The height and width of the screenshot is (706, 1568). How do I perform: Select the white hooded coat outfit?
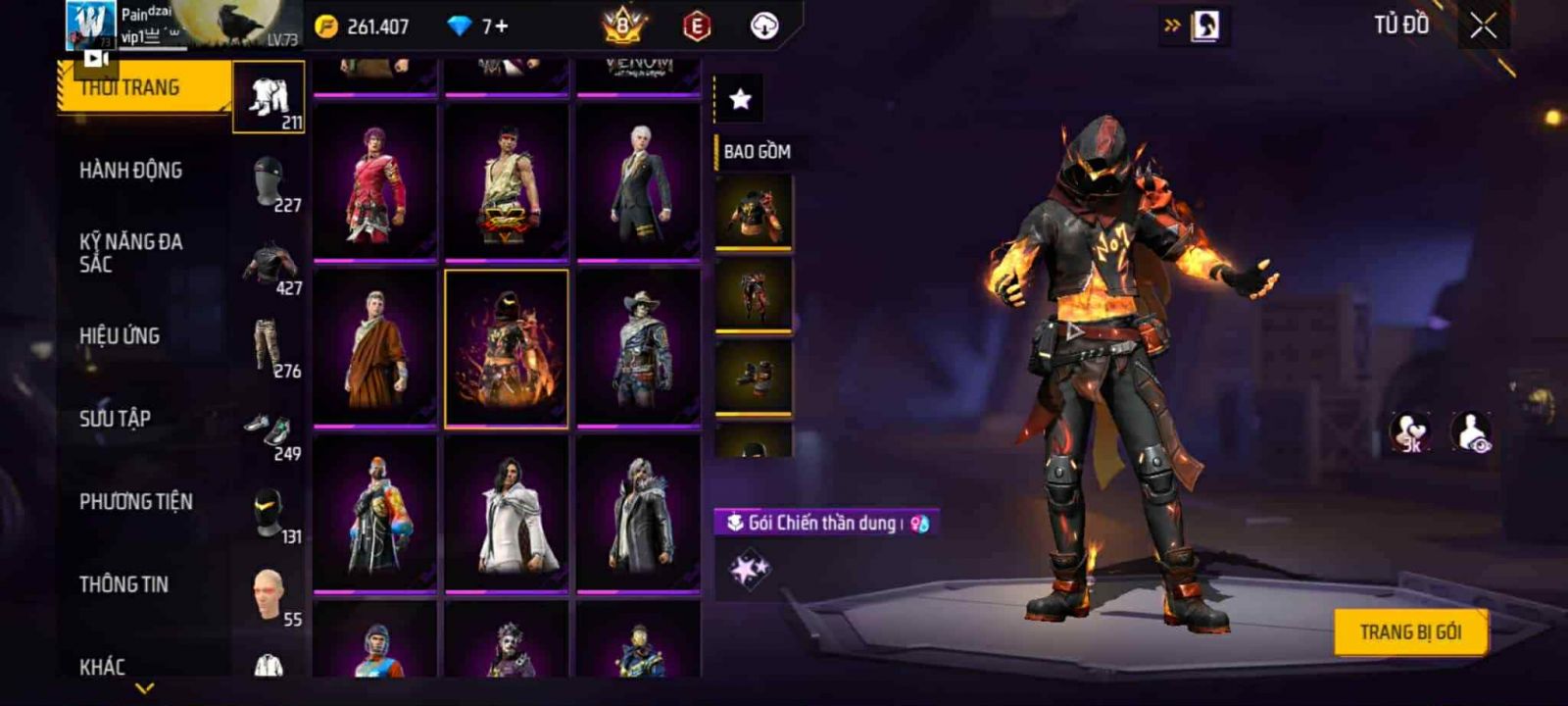(x=507, y=515)
